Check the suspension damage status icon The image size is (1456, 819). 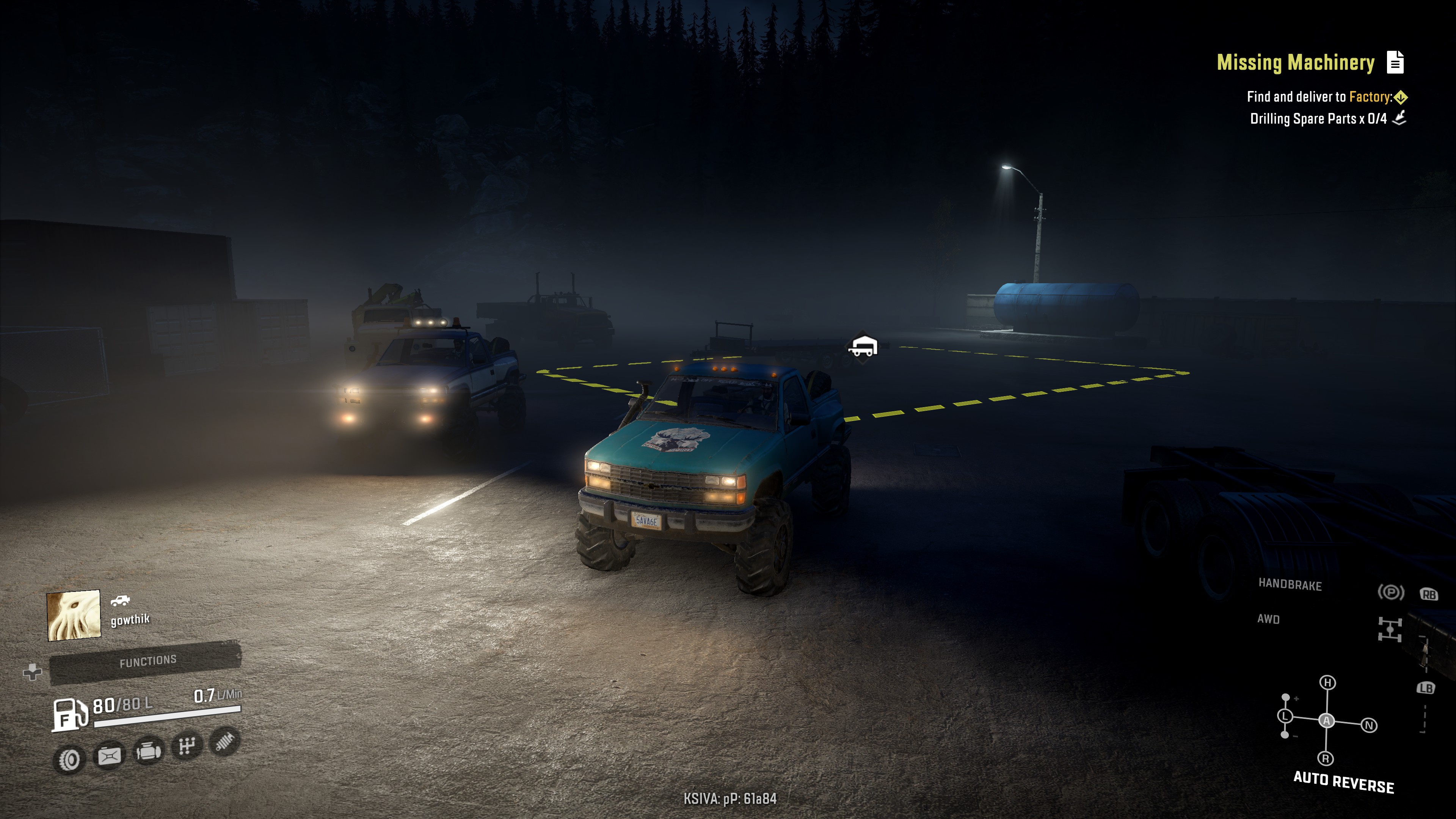tap(224, 742)
